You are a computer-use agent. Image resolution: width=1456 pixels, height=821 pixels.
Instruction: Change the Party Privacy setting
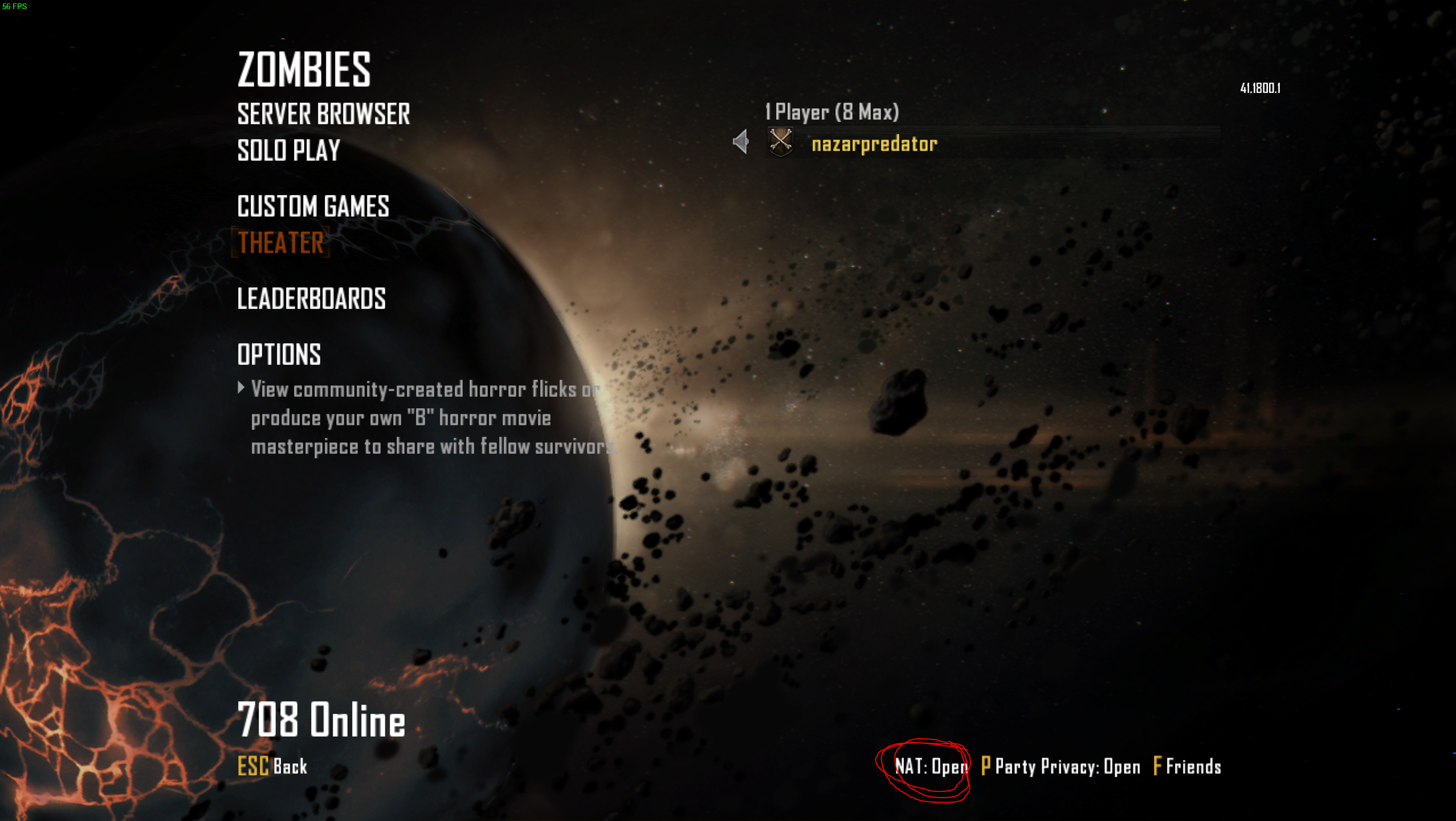(1061, 766)
